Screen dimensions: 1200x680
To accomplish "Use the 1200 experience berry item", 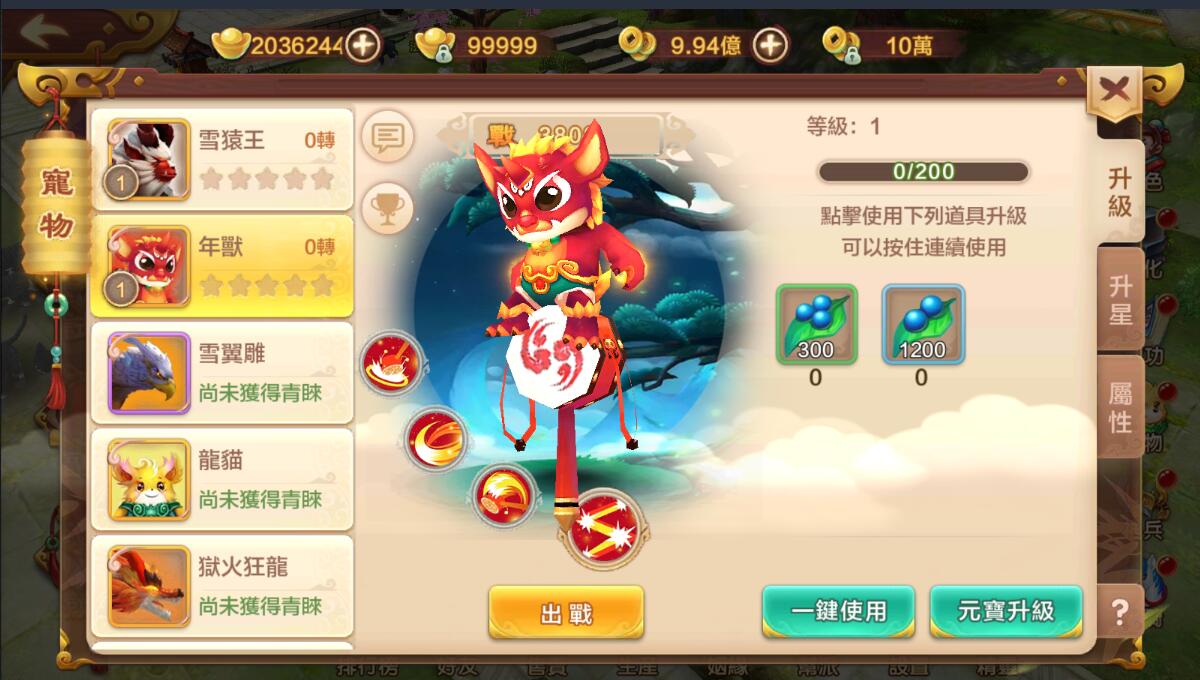I will [x=923, y=324].
